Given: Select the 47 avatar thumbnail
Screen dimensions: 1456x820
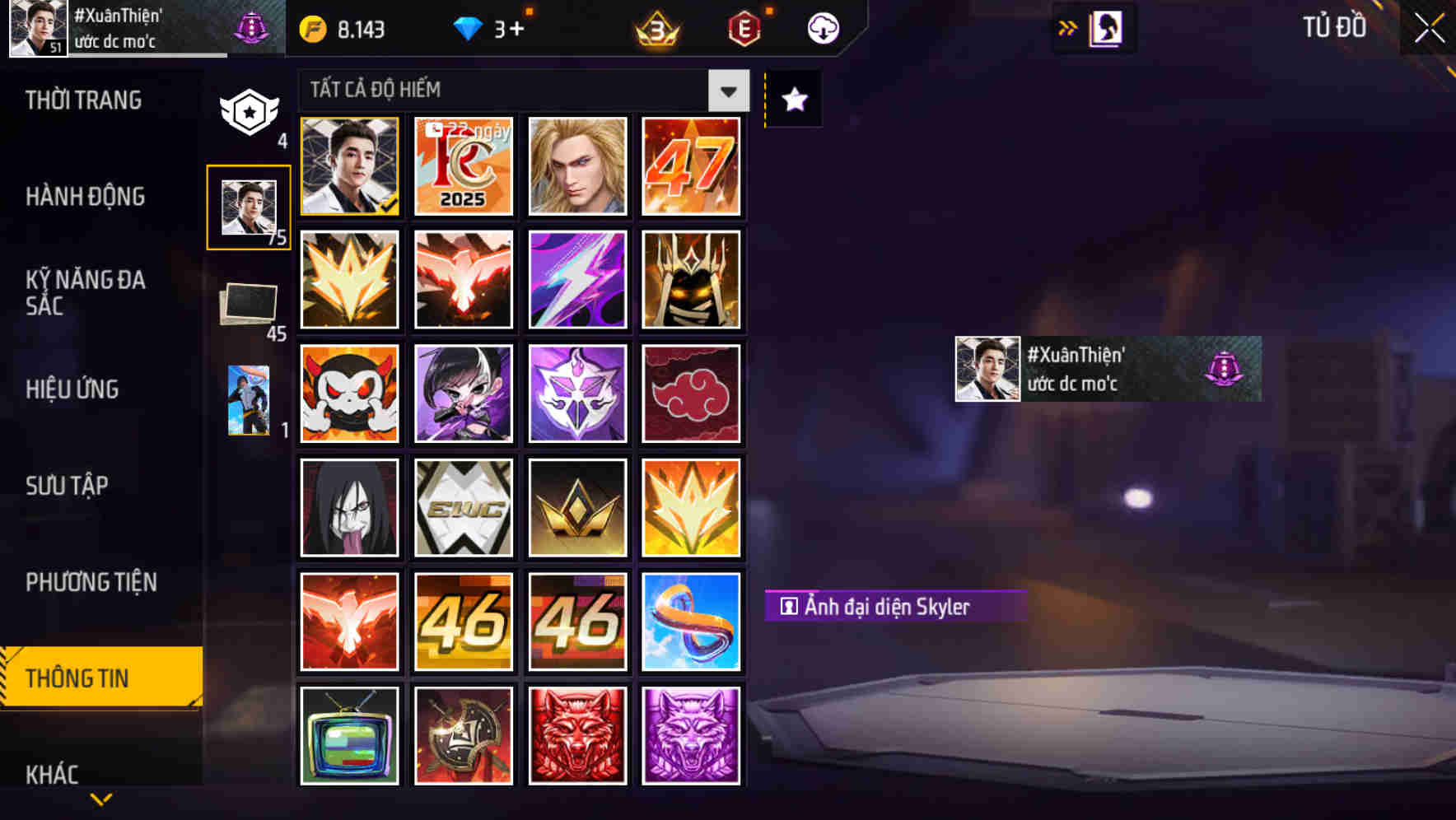Looking at the screenshot, I should coord(692,167).
